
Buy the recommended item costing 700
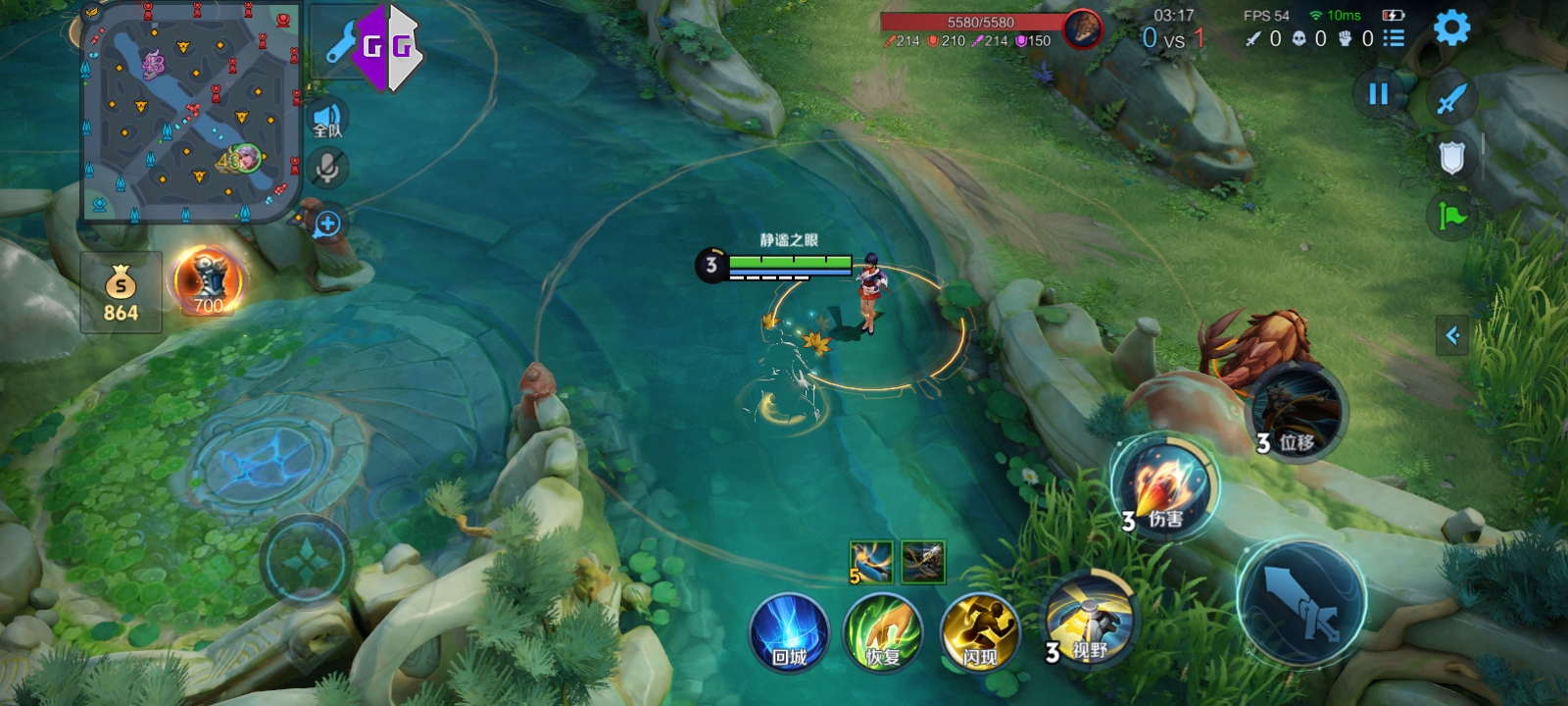coord(208,281)
